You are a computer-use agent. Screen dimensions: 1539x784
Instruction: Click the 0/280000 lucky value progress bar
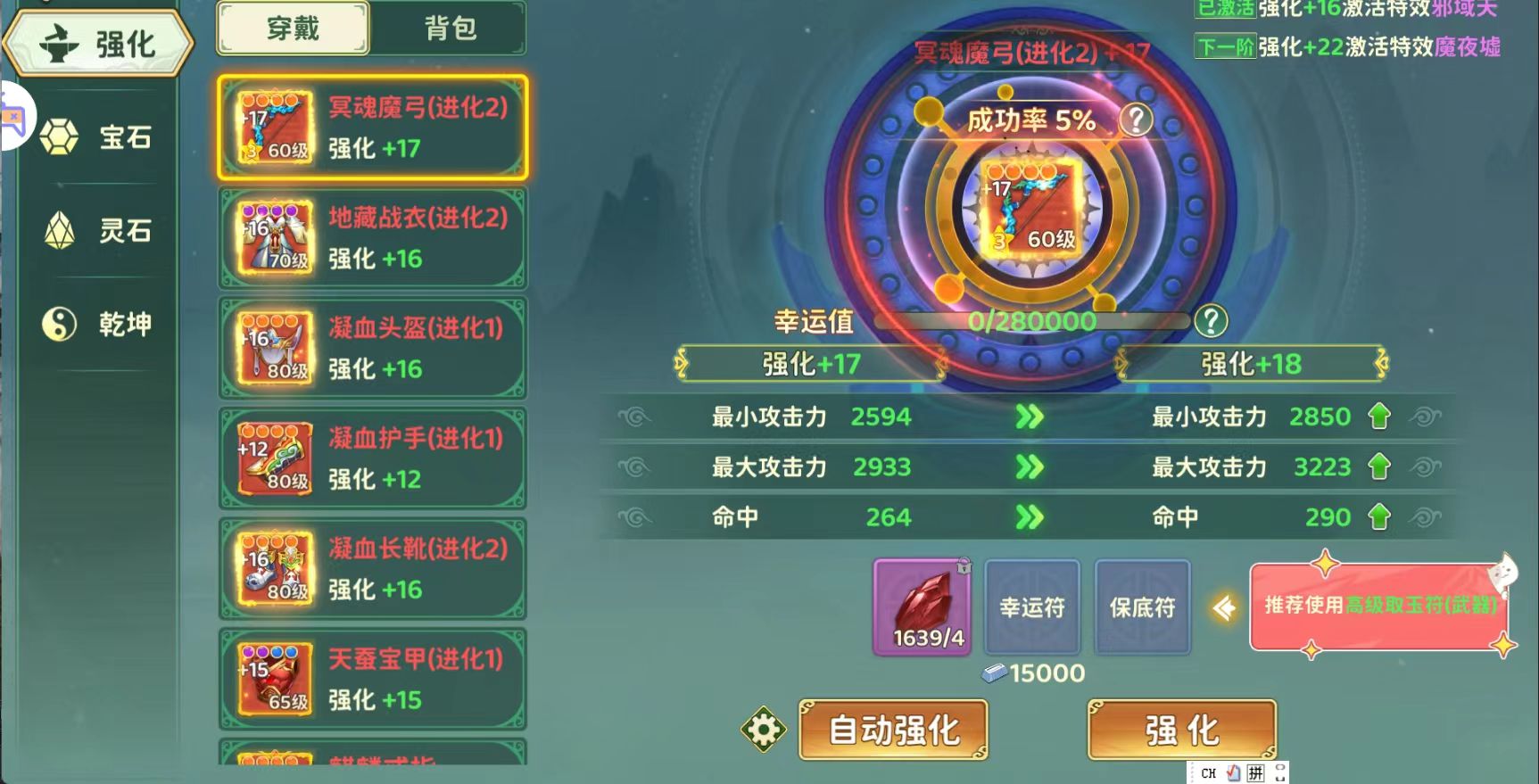(x=1030, y=321)
